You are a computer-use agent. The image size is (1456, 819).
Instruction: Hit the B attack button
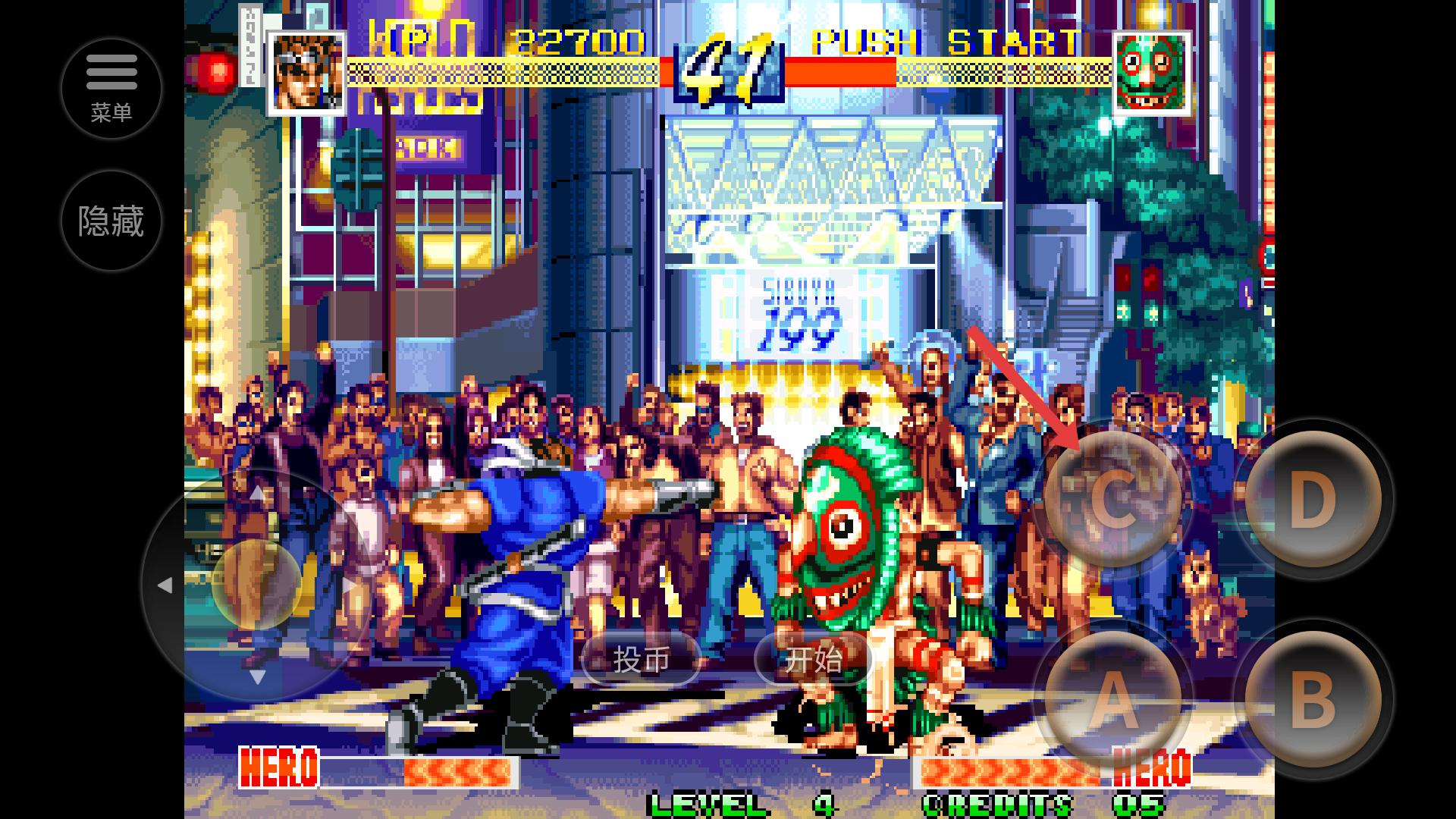[1313, 700]
